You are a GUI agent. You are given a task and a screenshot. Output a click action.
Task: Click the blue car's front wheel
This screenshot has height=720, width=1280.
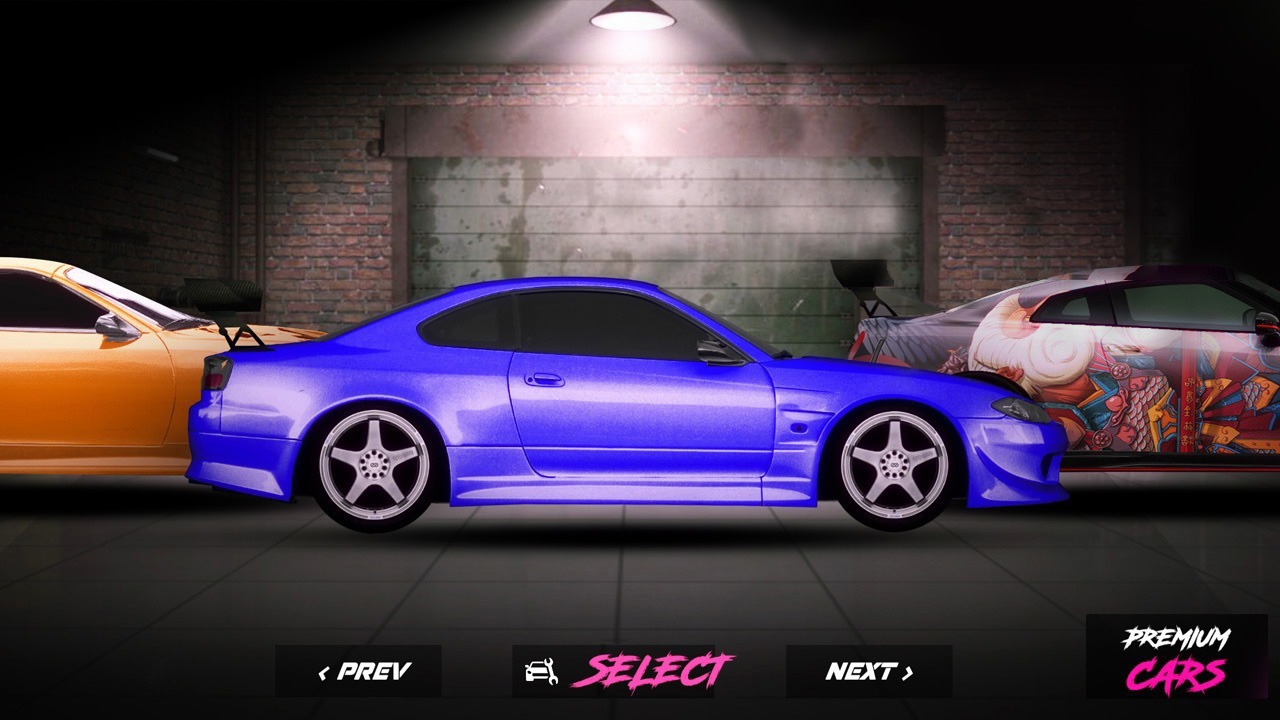[x=893, y=466]
